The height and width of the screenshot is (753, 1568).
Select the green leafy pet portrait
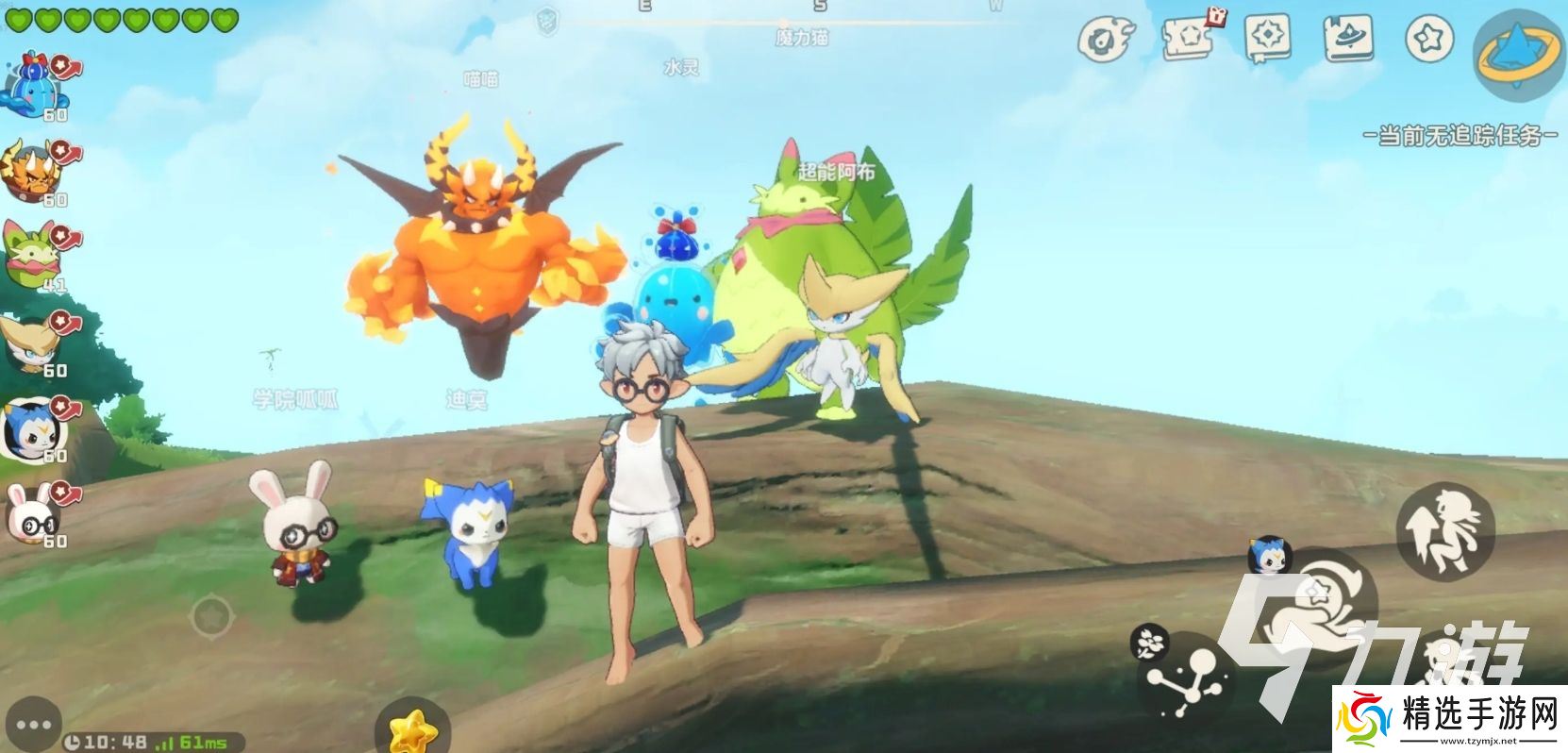click(x=32, y=255)
